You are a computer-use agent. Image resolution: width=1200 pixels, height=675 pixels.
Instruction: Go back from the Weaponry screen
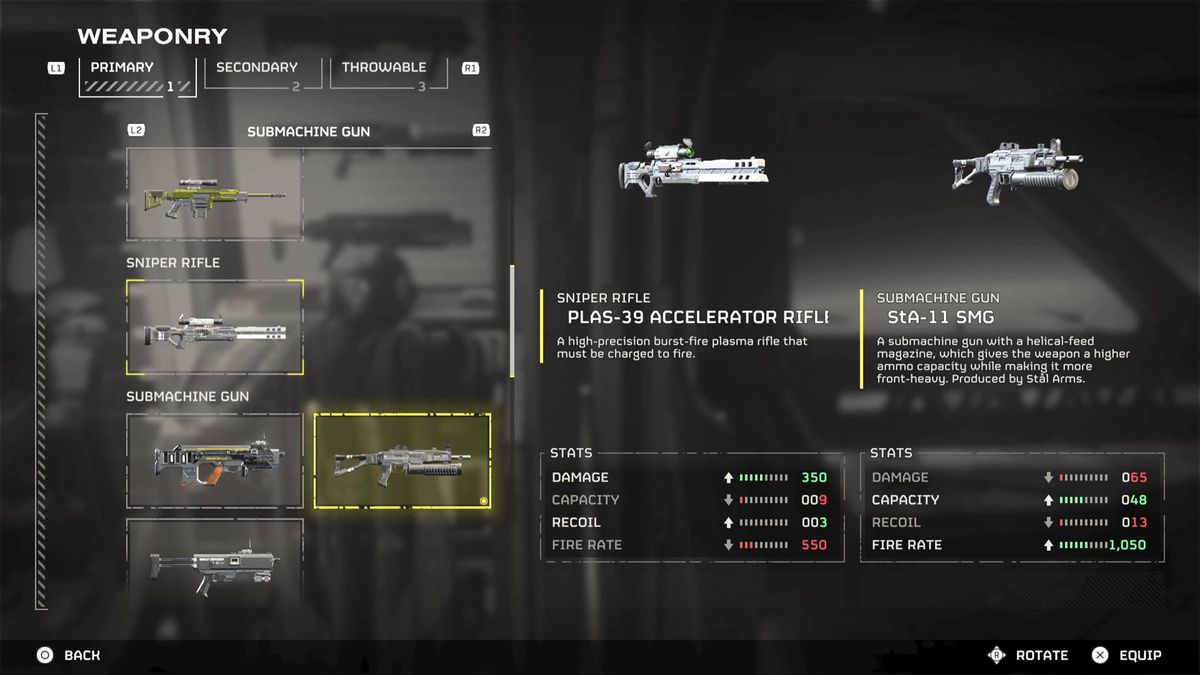coord(69,656)
